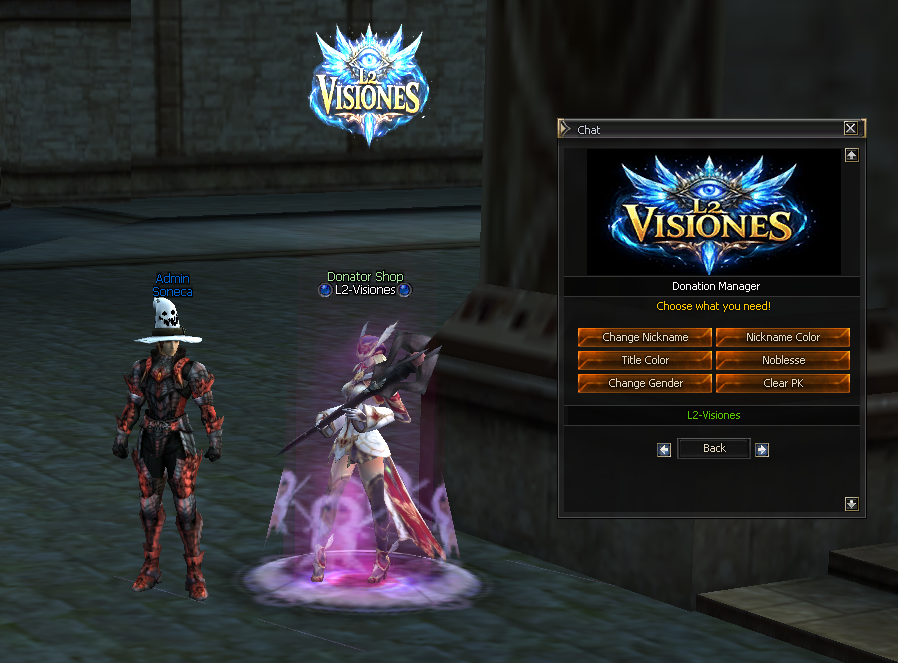Close the Chat dialog window

(x=850, y=128)
